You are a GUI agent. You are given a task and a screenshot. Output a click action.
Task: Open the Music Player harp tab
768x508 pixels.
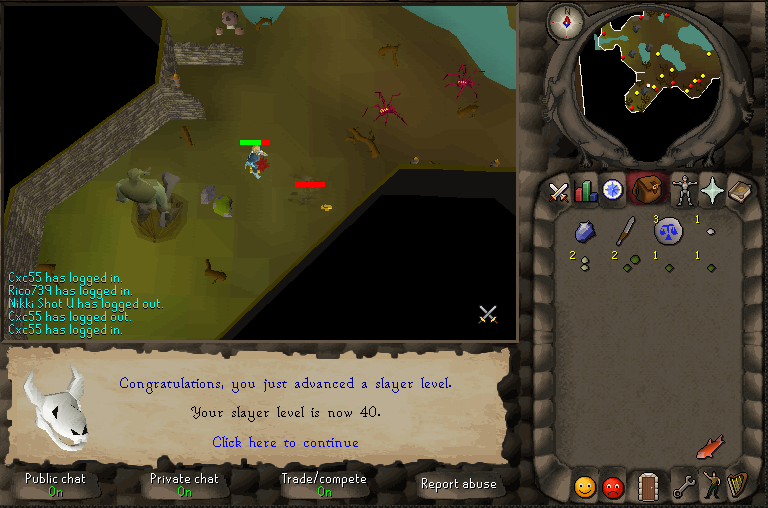[739, 487]
